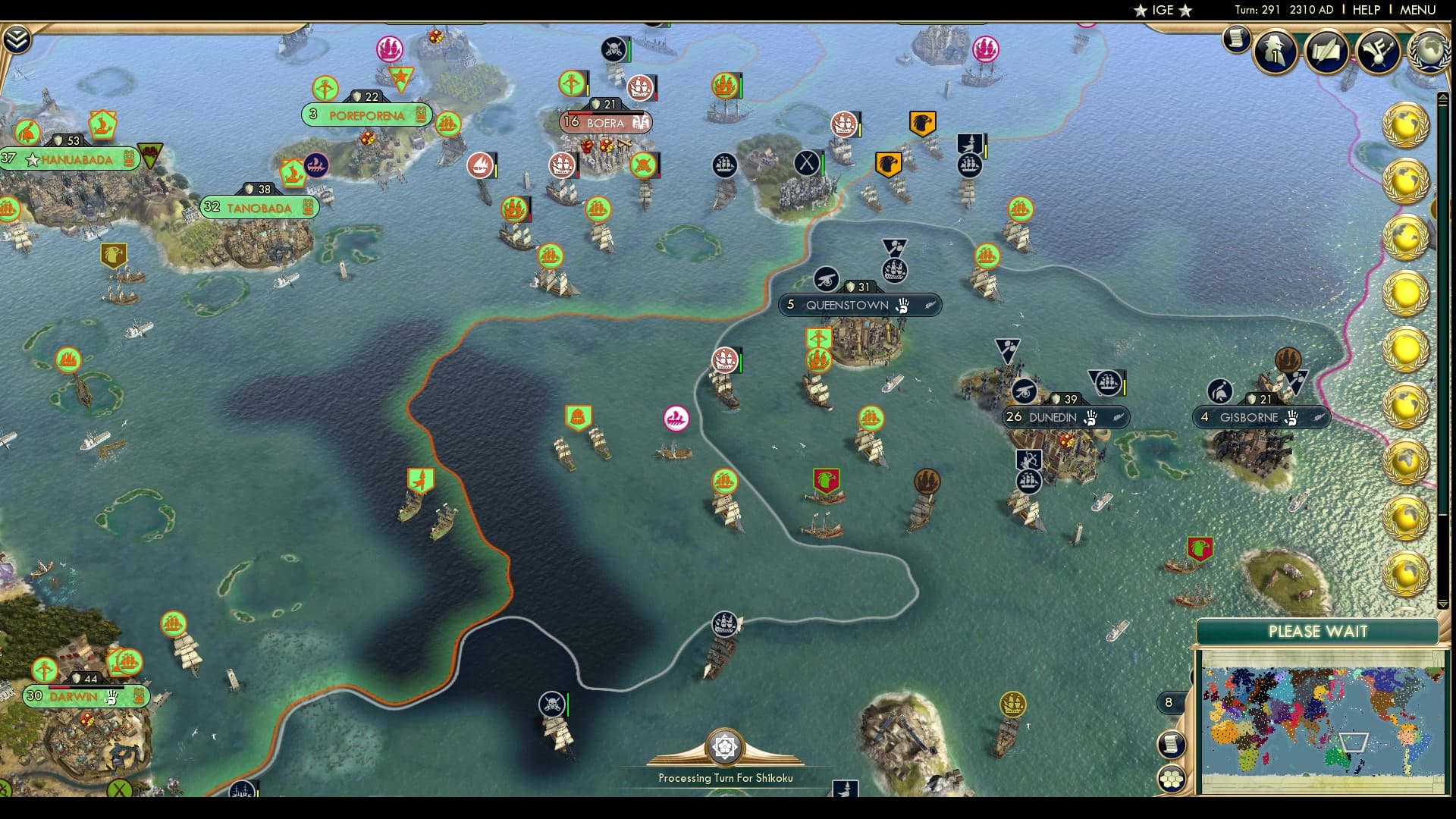Toggle Strategic View with the hex icon
Screen dimensions: 1456x819
1172,776
